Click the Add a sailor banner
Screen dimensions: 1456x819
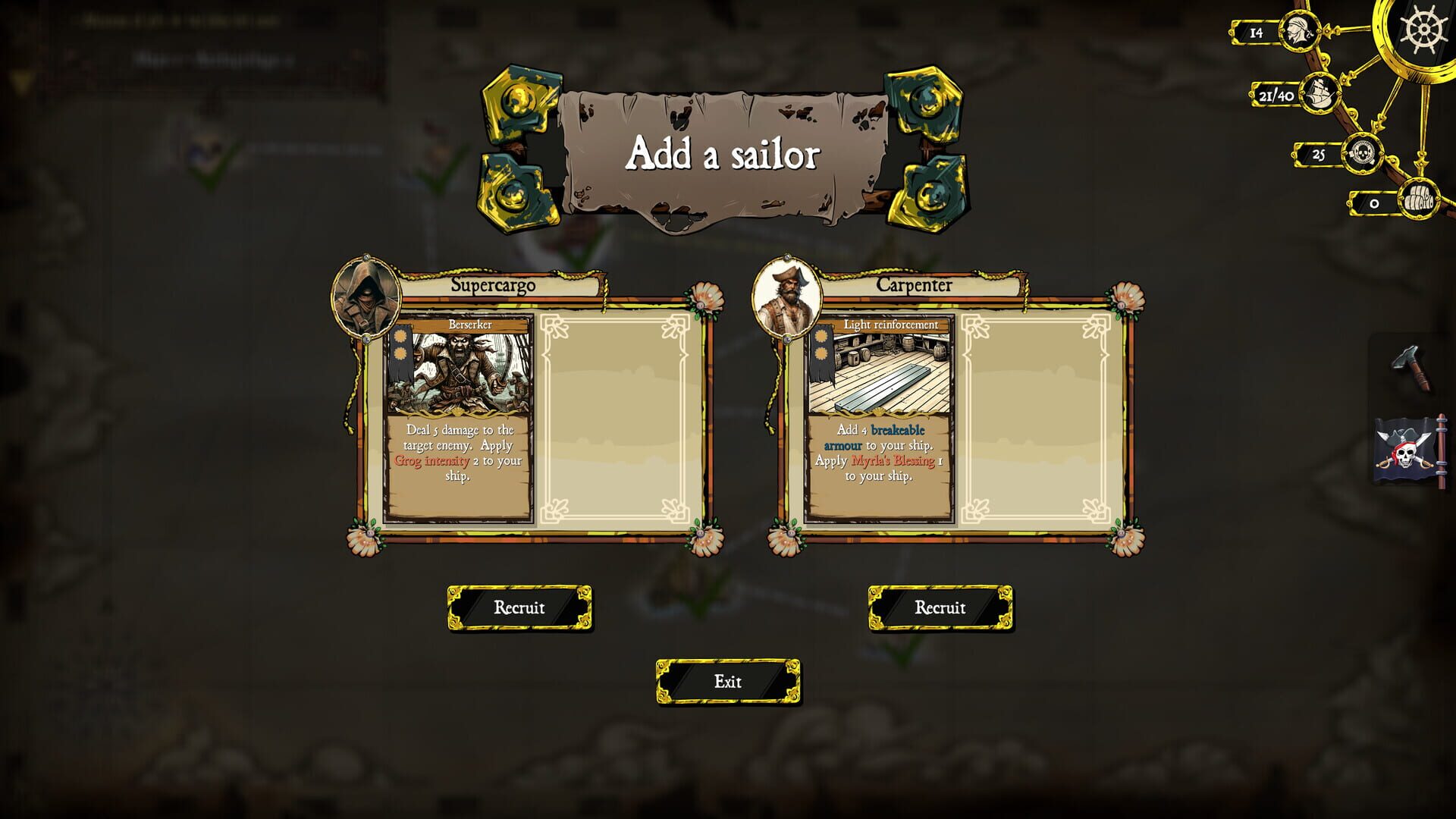pyautogui.click(x=721, y=154)
